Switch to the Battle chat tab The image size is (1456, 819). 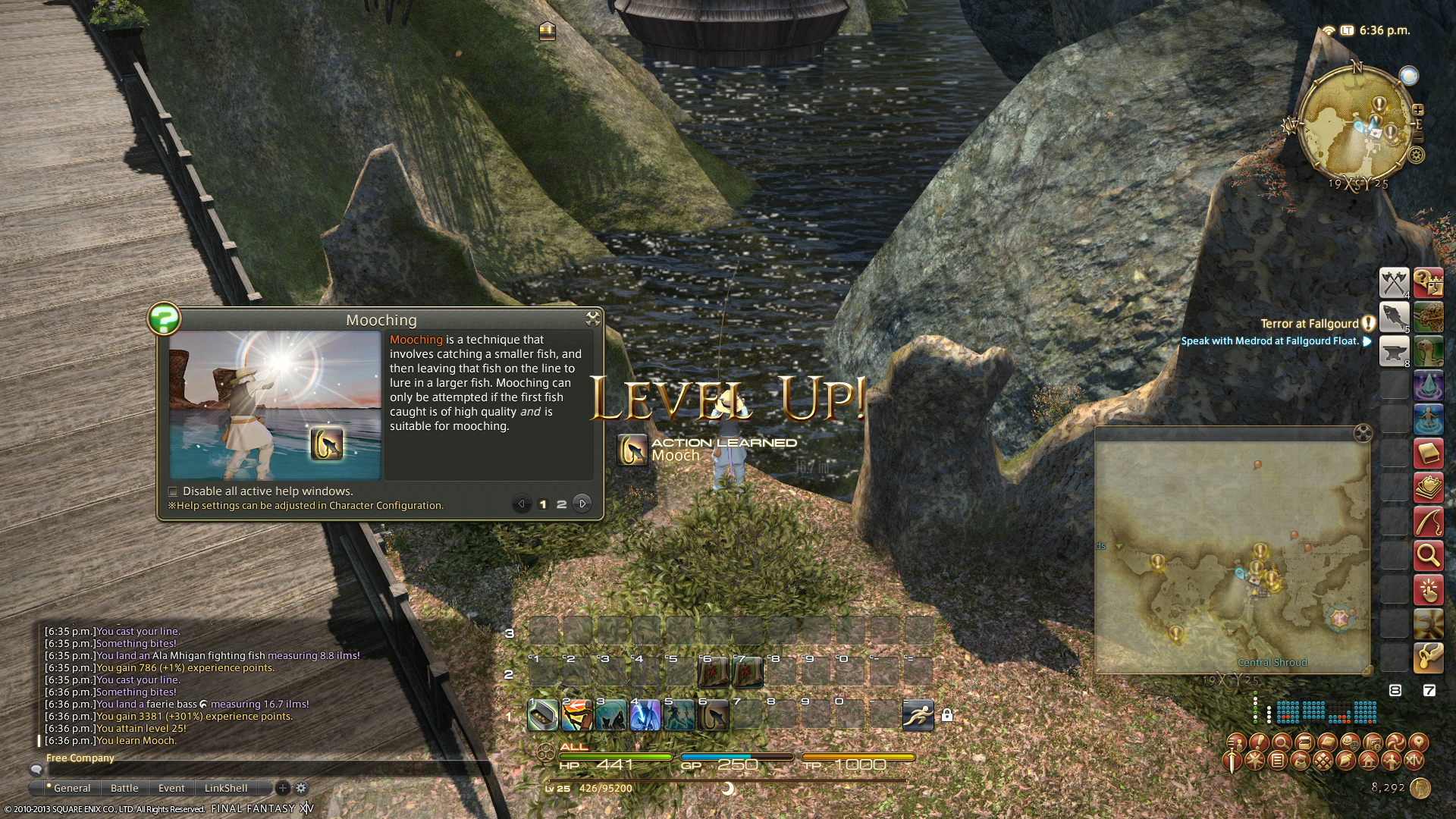click(x=124, y=788)
